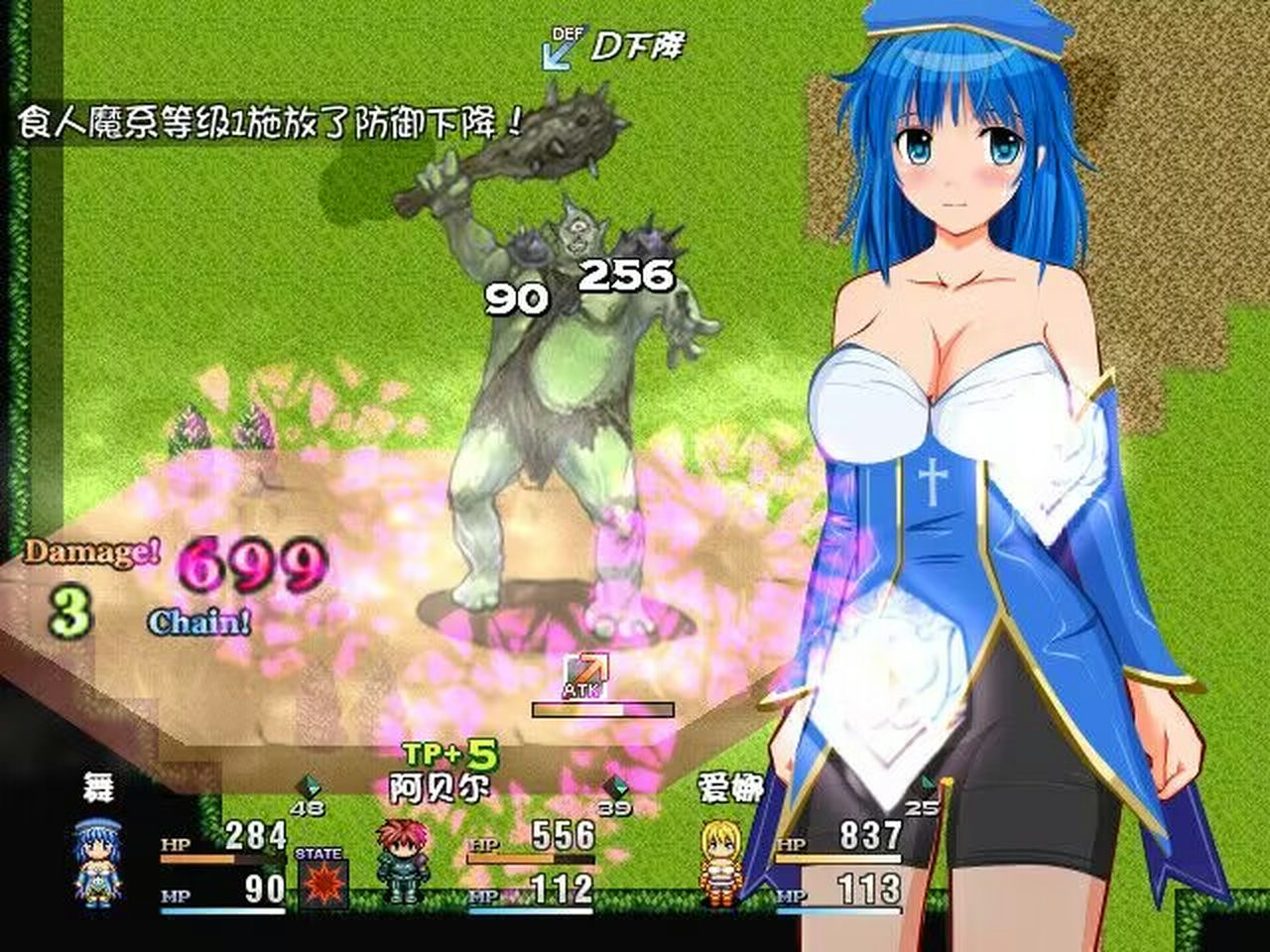This screenshot has height=952, width=1270.
Task: Expand the battle log message at top left
Action: [x=263, y=119]
